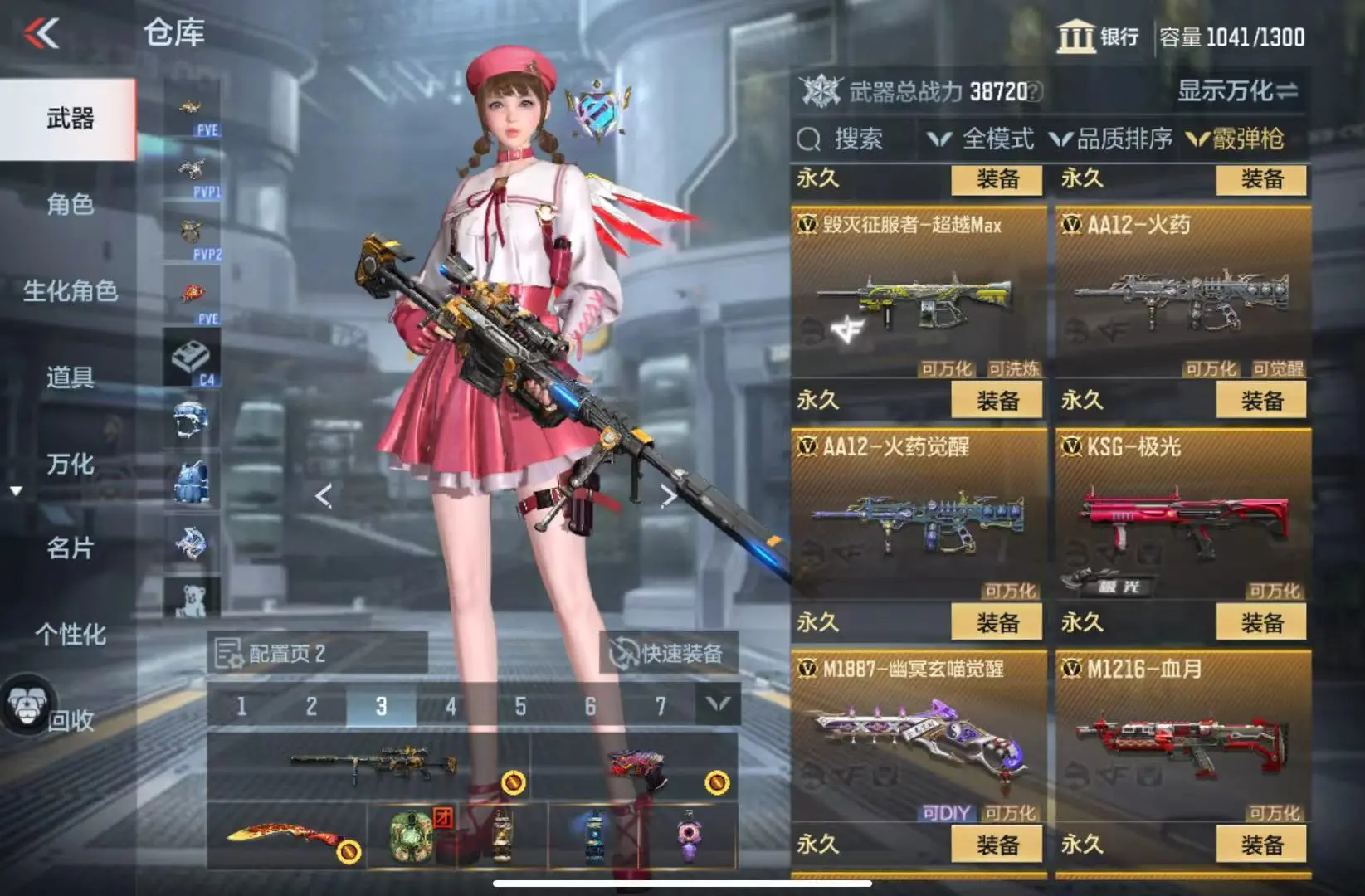Open the 银行 bank
This screenshot has width=1365, height=896.
(1098, 37)
